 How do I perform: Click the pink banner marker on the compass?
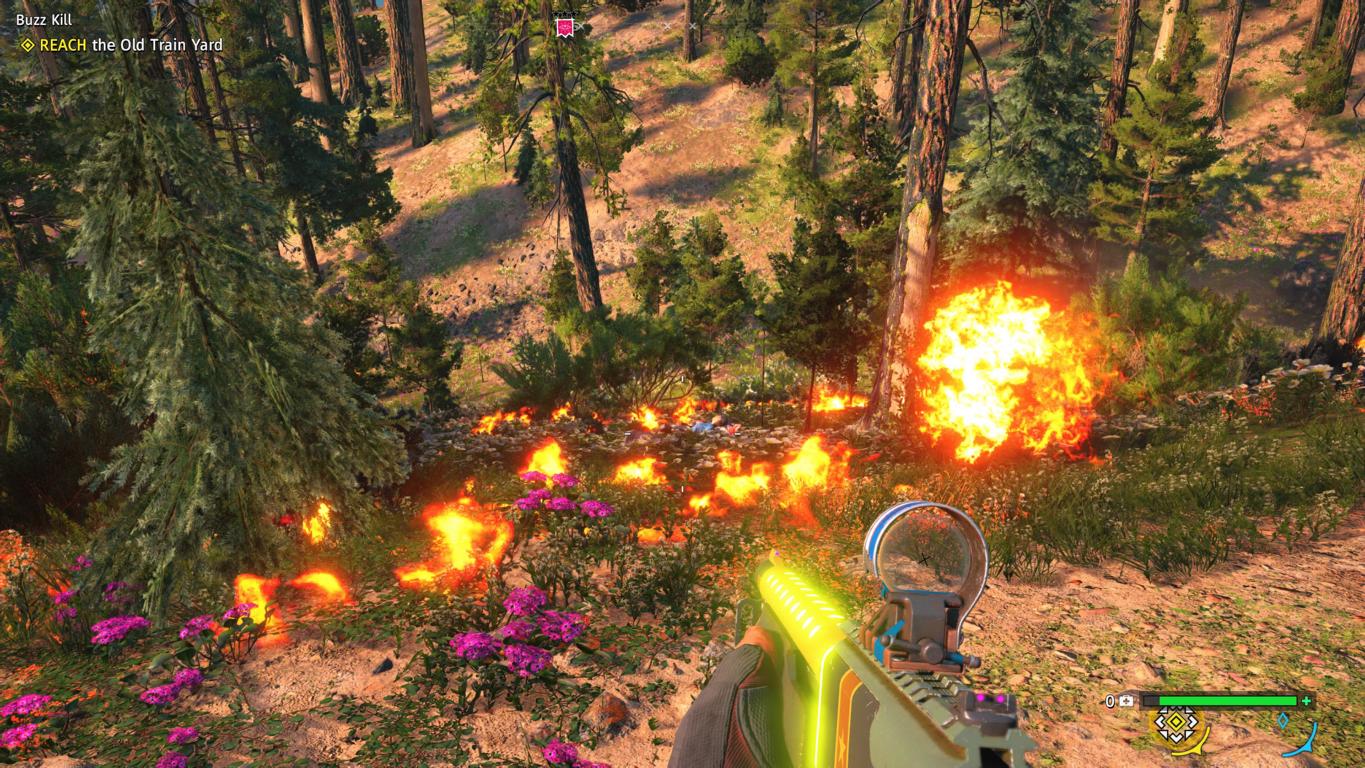point(565,26)
